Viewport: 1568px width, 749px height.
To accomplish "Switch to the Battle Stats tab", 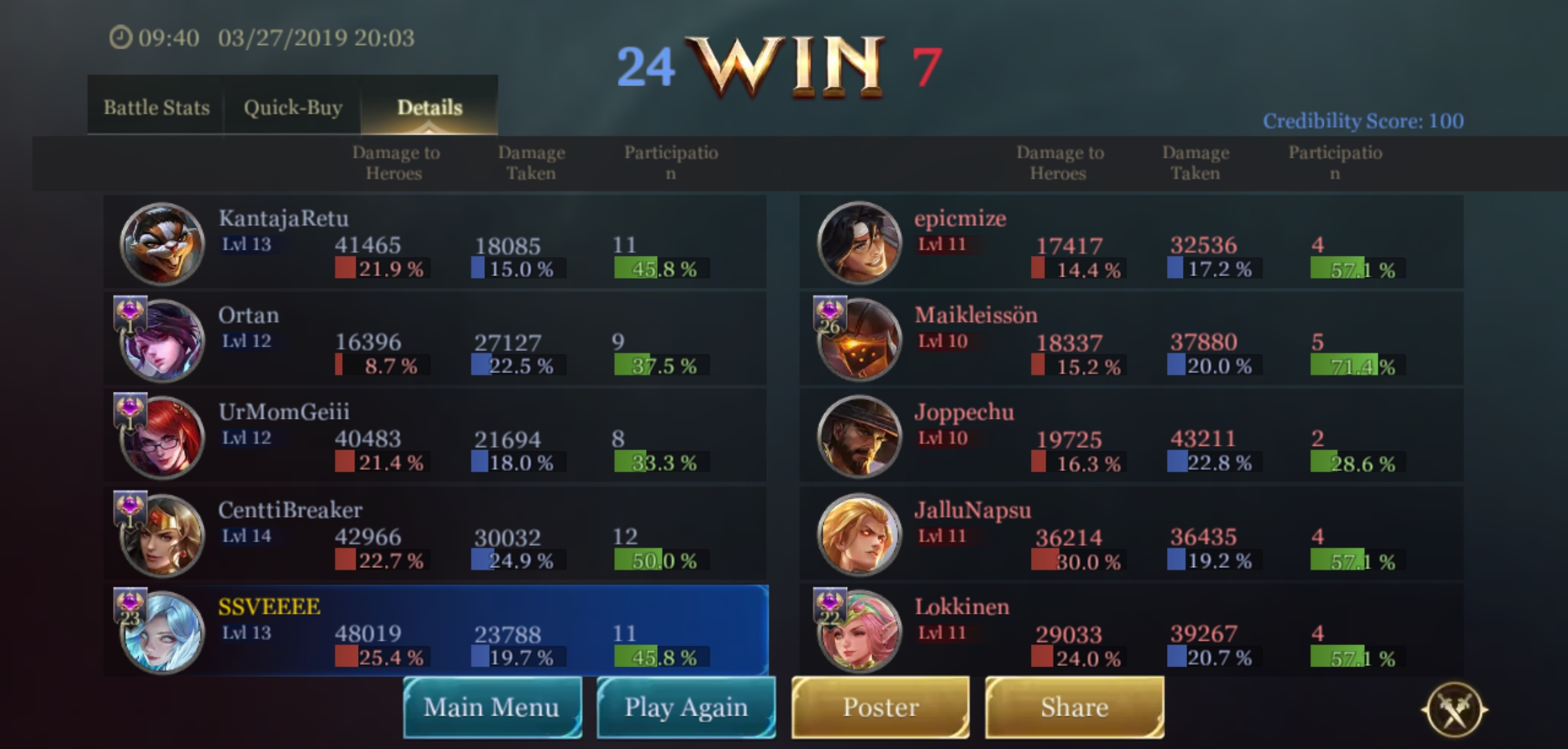I will (x=156, y=107).
